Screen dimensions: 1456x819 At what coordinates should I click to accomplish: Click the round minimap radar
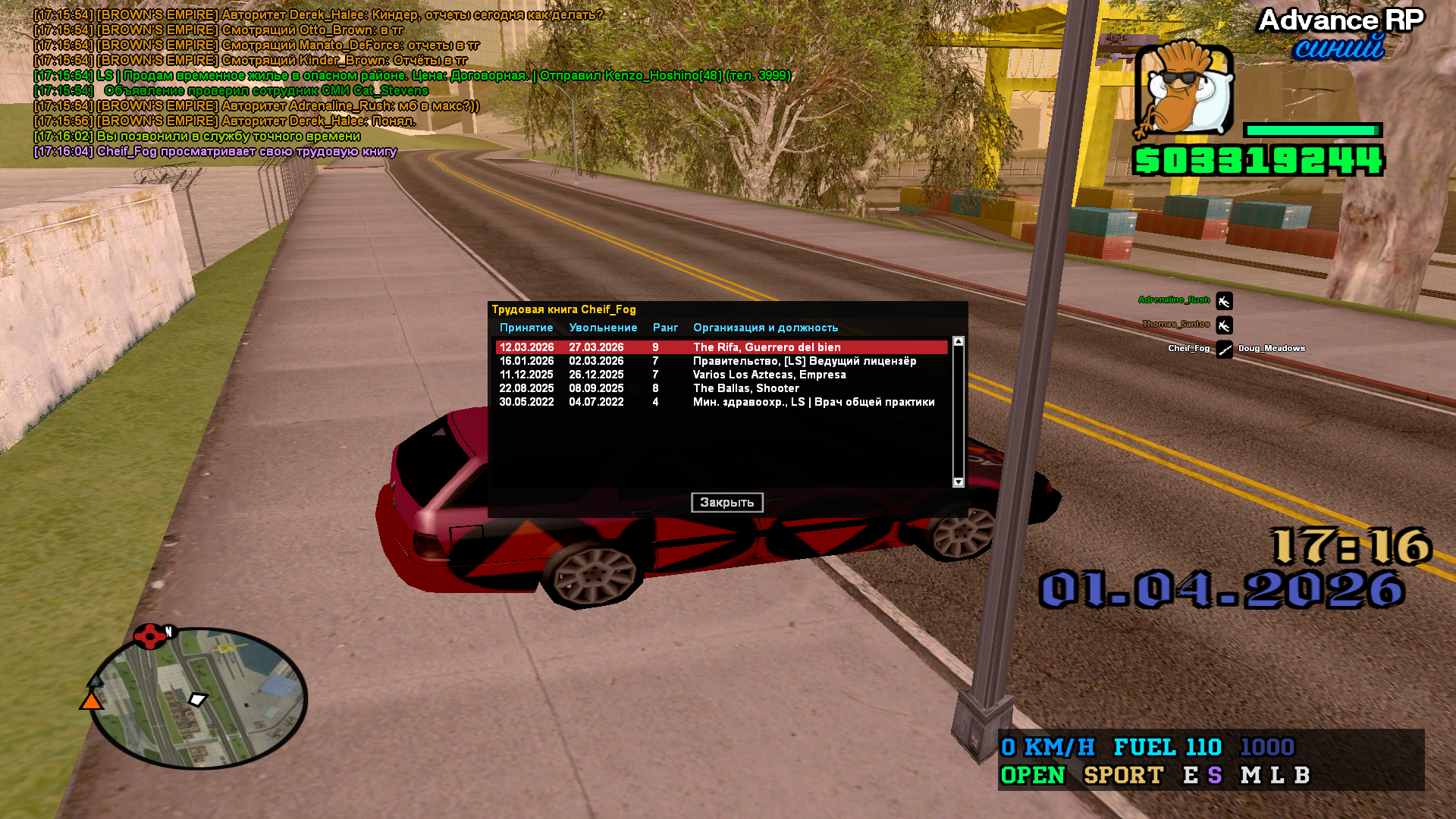point(199,698)
